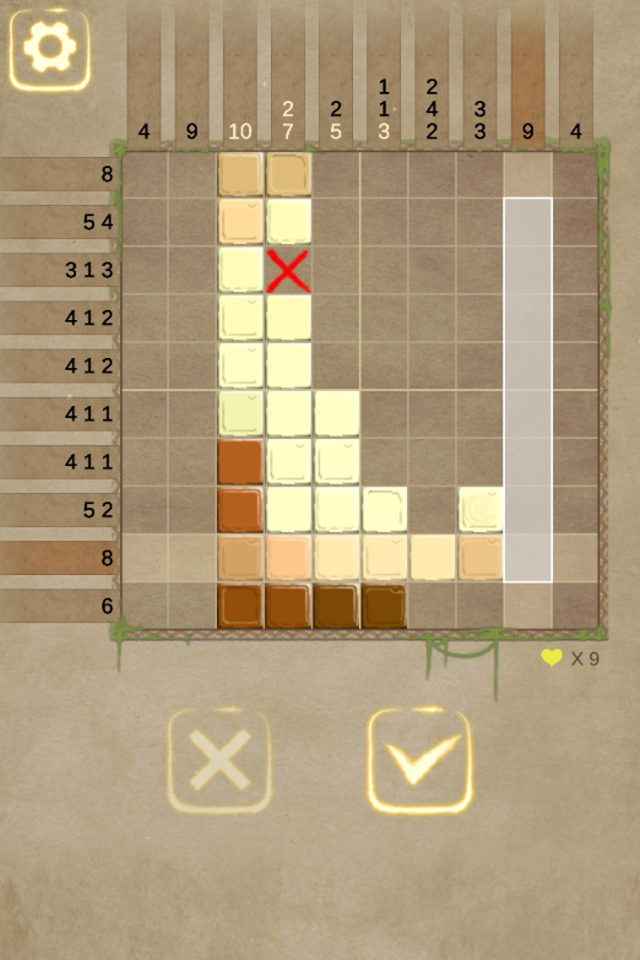This screenshot has height=960, width=640.
Task: Click the filled tile with spiral symbol
Action: (x=481, y=509)
